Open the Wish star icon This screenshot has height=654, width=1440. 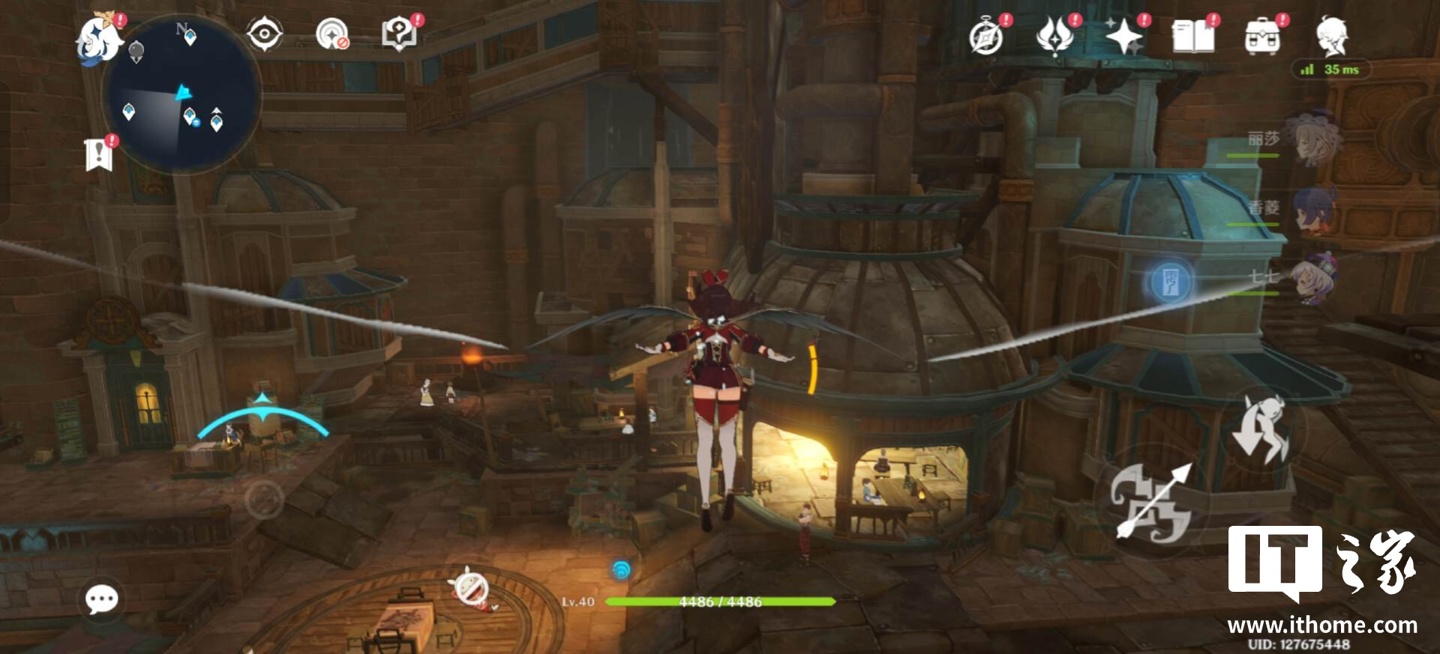[1124, 37]
